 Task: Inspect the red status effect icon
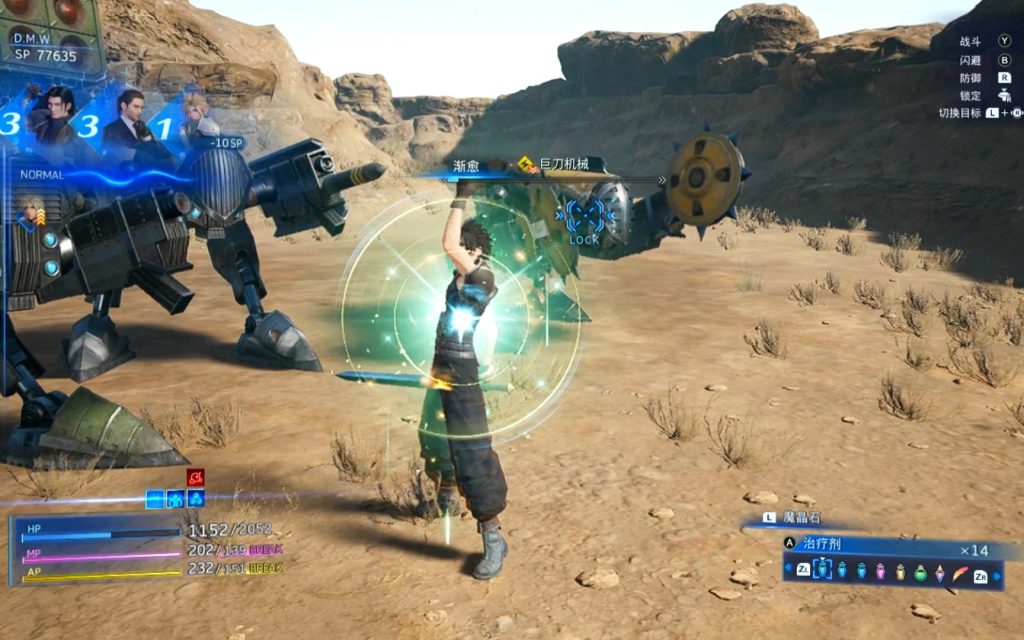[x=195, y=477]
